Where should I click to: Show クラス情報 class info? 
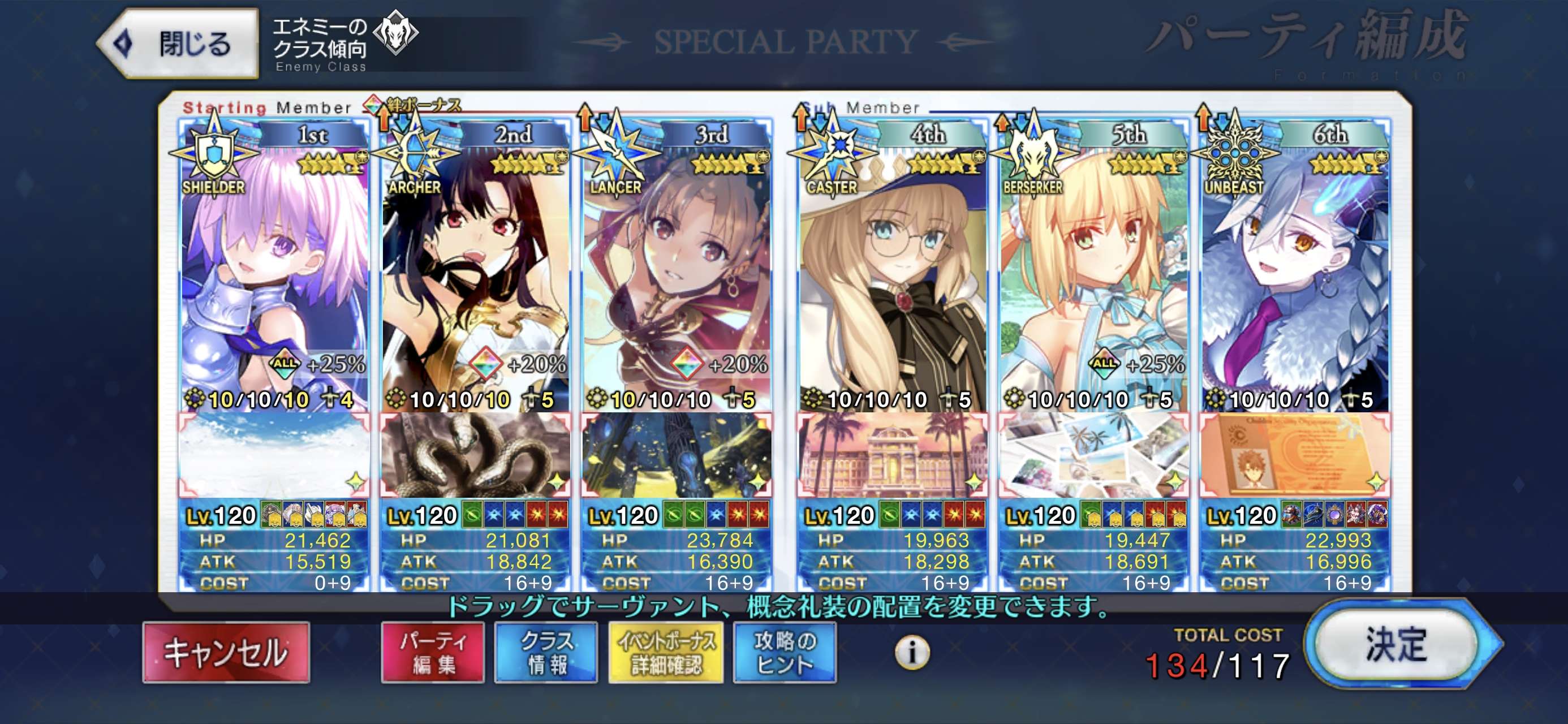tap(546, 652)
